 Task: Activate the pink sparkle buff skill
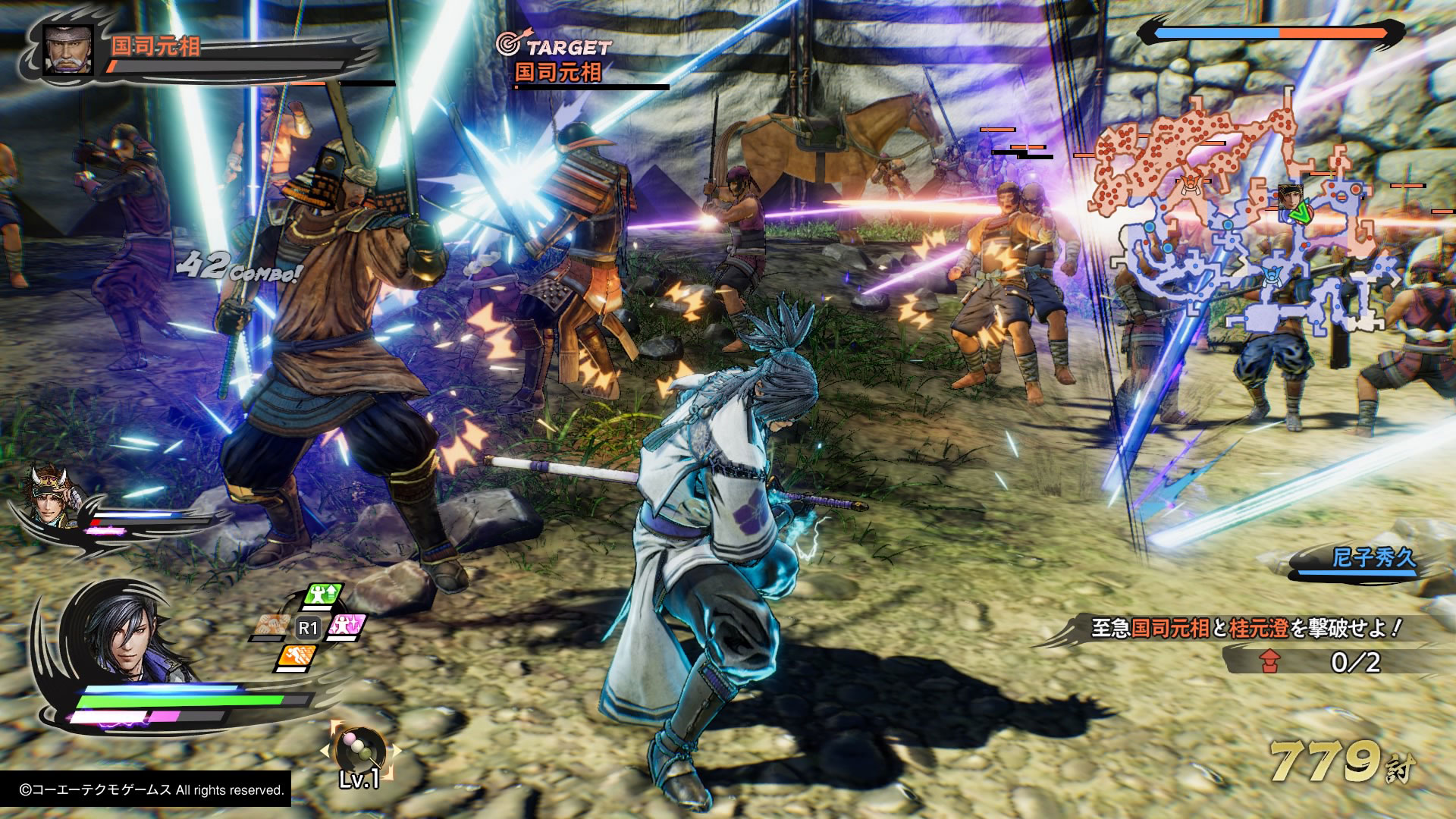[348, 627]
